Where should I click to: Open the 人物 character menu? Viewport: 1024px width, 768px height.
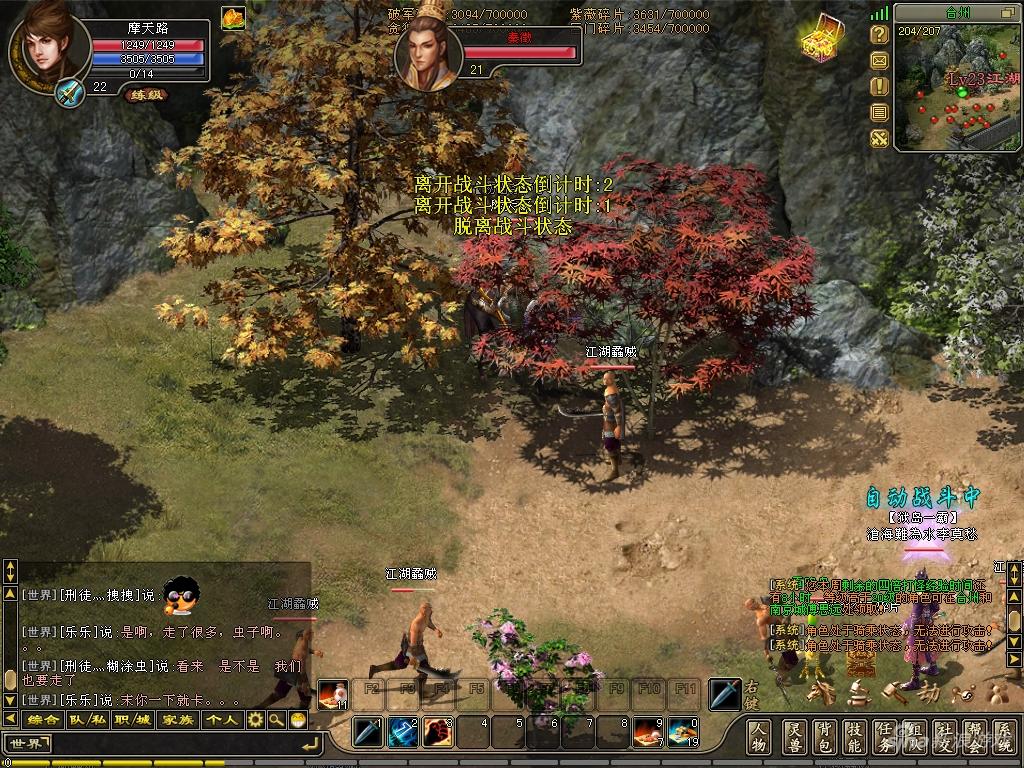coord(759,736)
